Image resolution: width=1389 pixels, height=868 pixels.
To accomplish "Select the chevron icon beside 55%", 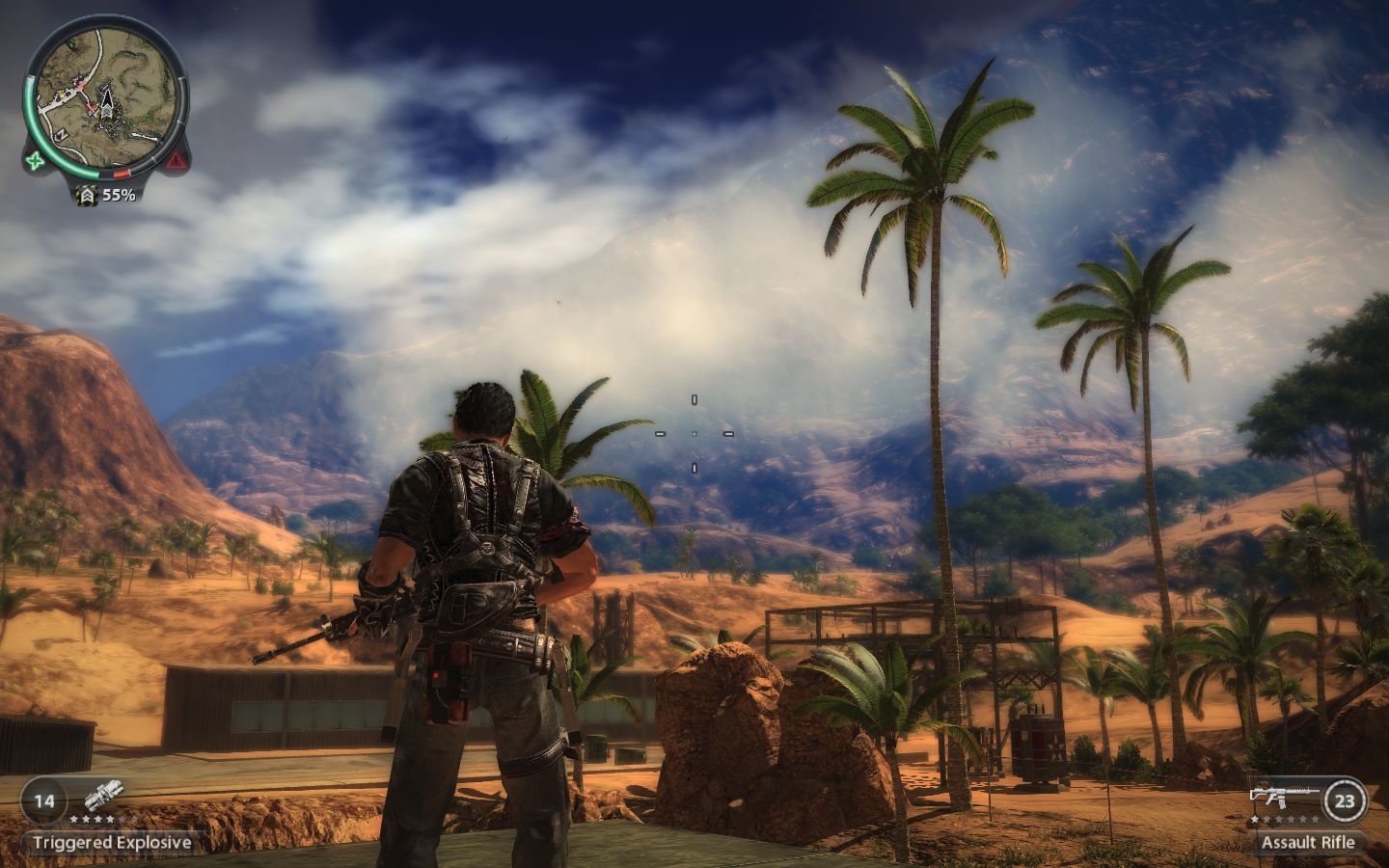I will 87,195.
